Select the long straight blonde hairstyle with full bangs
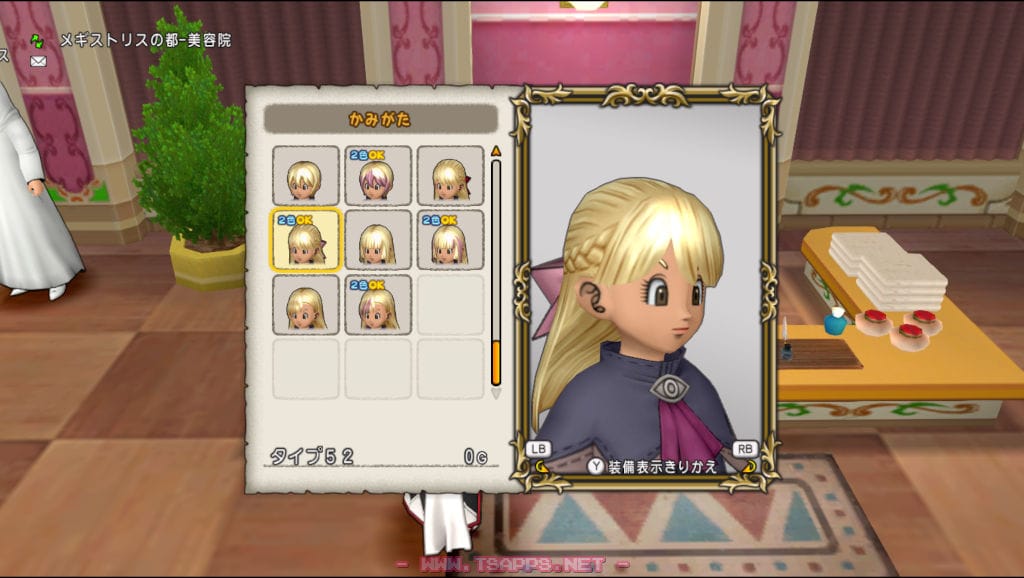Image resolution: width=1024 pixels, height=578 pixels. click(377, 240)
